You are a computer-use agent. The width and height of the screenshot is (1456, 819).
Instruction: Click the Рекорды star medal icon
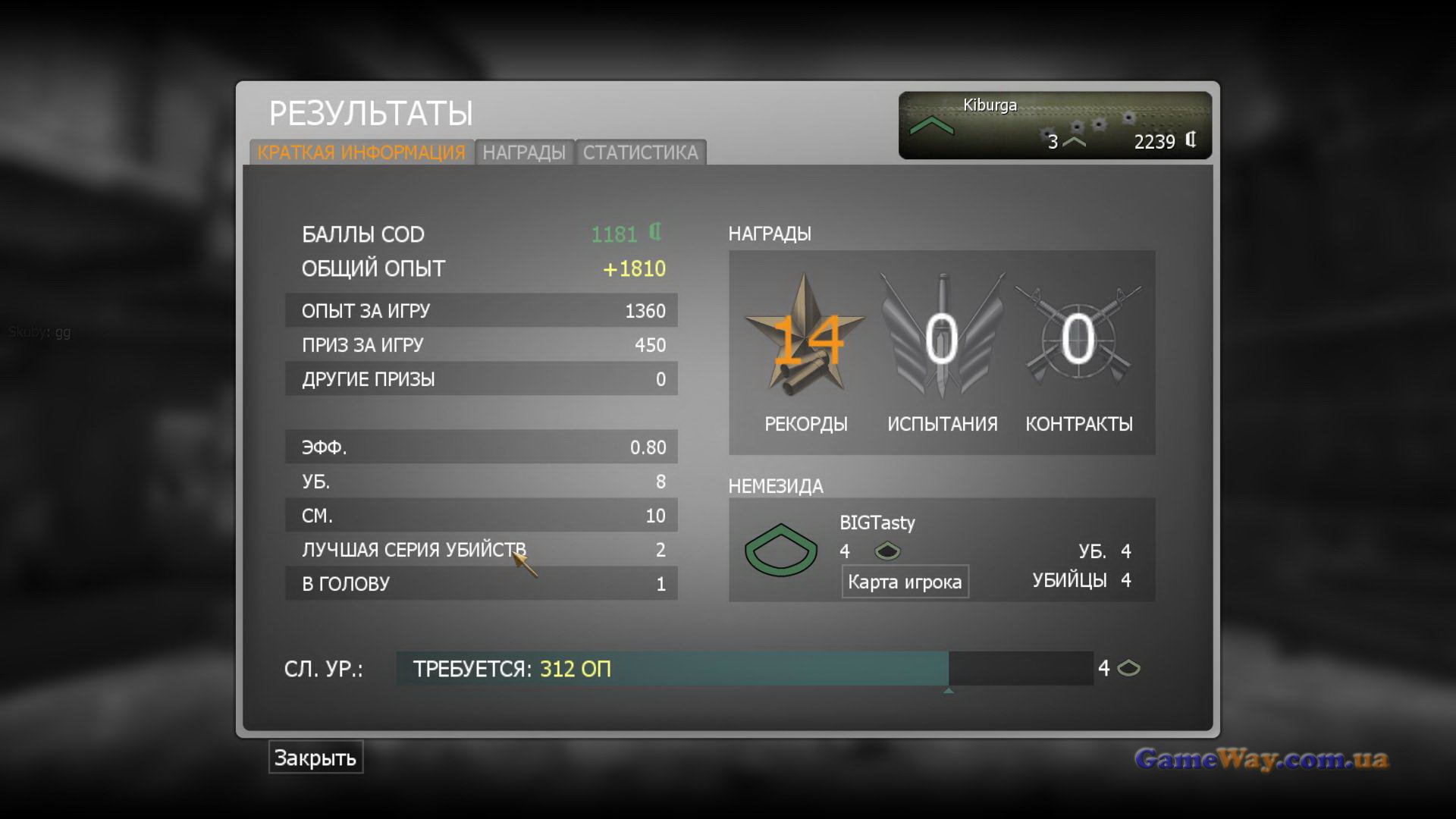click(x=805, y=337)
